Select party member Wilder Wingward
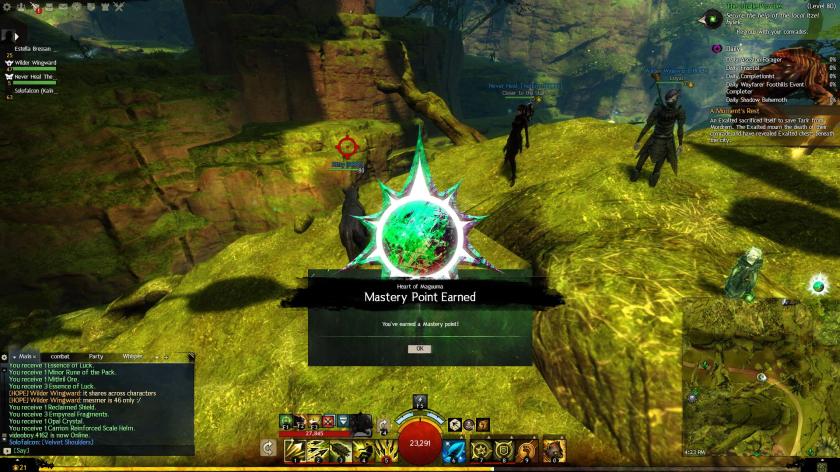Viewport: 840px width, 472px height. click(x=35, y=62)
